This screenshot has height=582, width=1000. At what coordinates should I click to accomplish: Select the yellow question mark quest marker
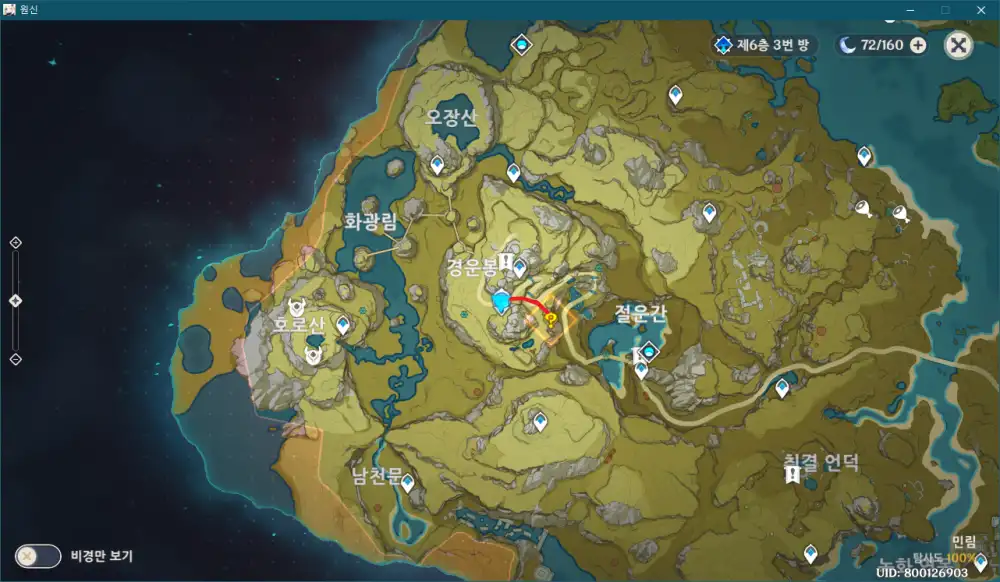coord(550,318)
